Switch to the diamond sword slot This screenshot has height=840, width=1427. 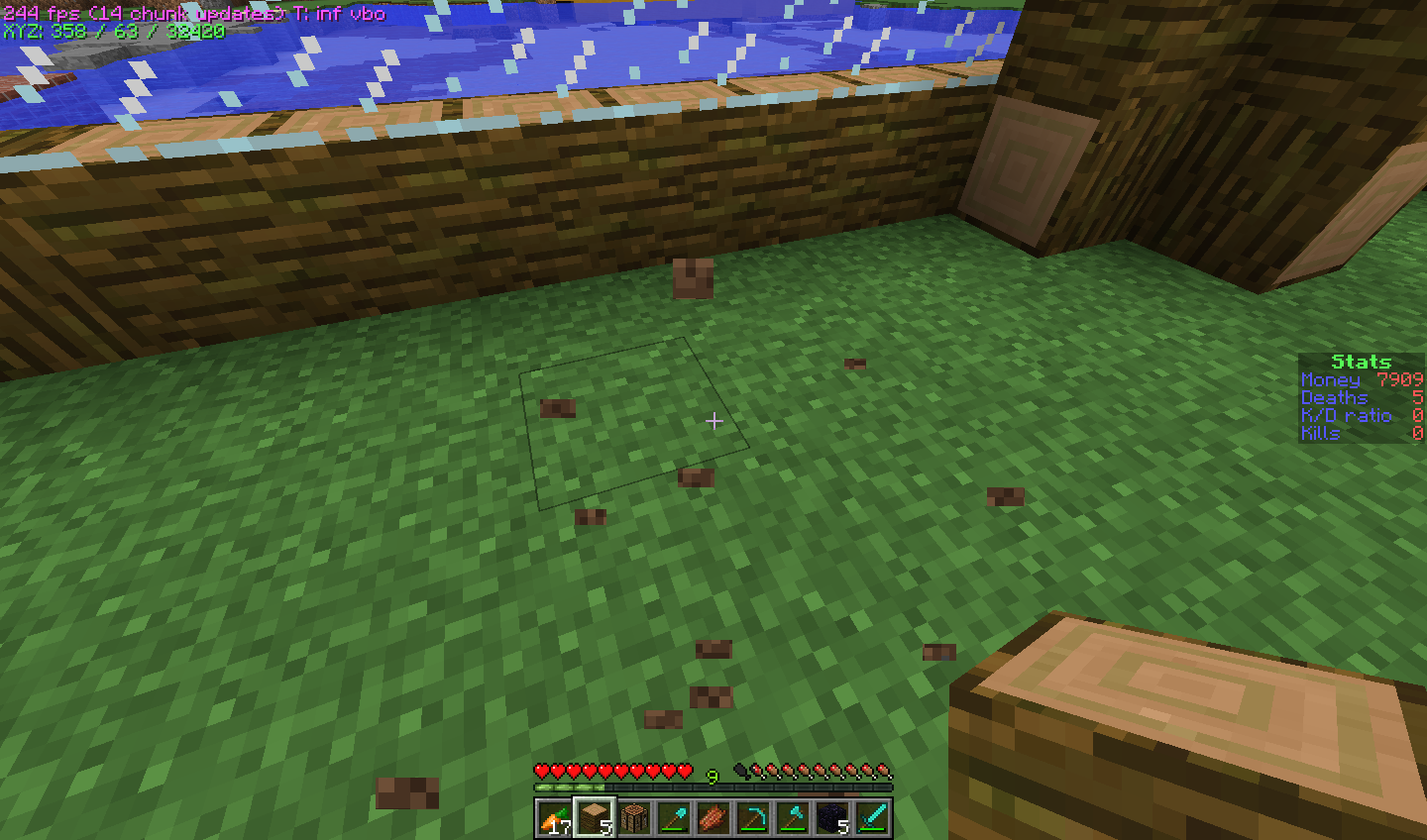[872, 818]
